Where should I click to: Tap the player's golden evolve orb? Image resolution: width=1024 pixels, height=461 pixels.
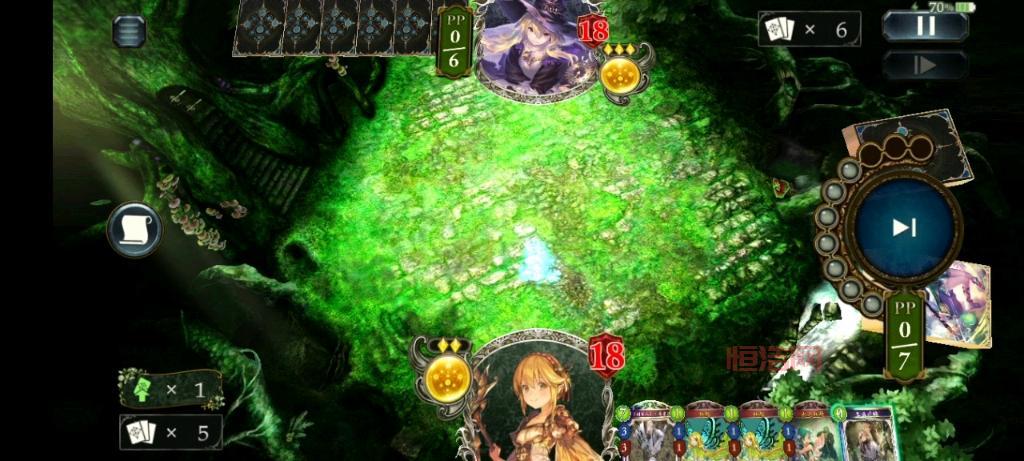[447, 379]
